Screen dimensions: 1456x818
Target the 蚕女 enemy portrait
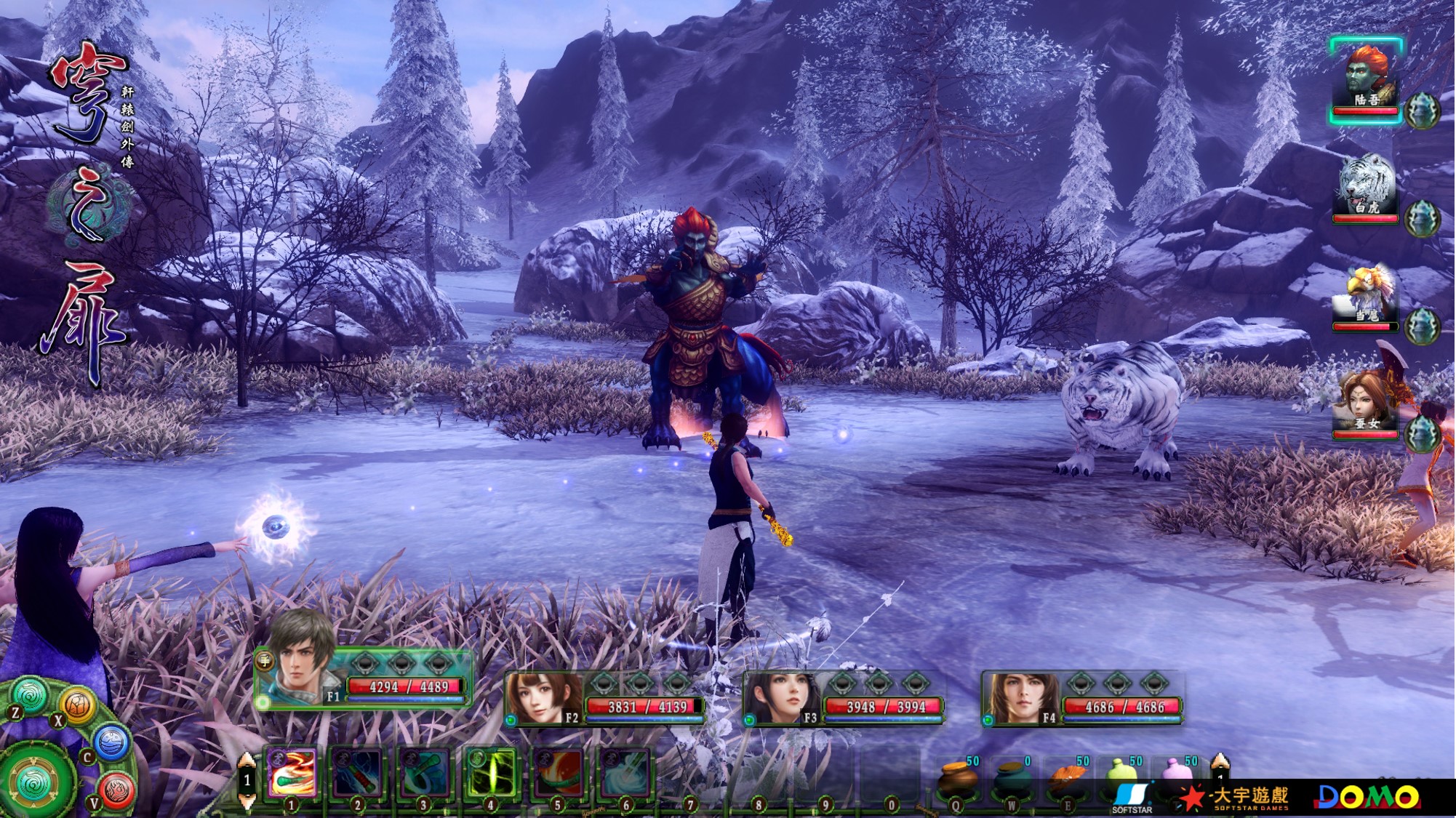click(x=1365, y=402)
